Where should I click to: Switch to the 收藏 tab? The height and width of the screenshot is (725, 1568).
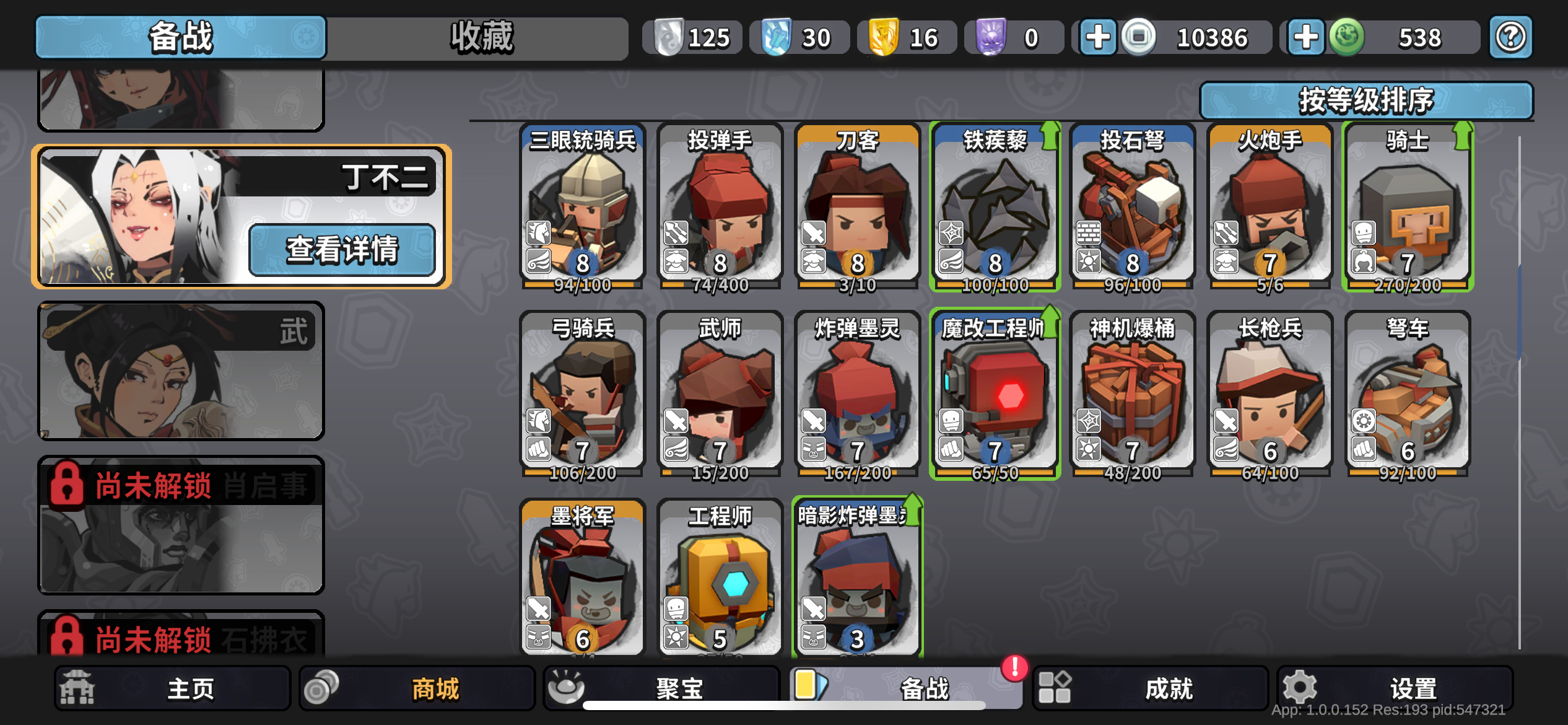pyautogui.click(x=481, y=37)
